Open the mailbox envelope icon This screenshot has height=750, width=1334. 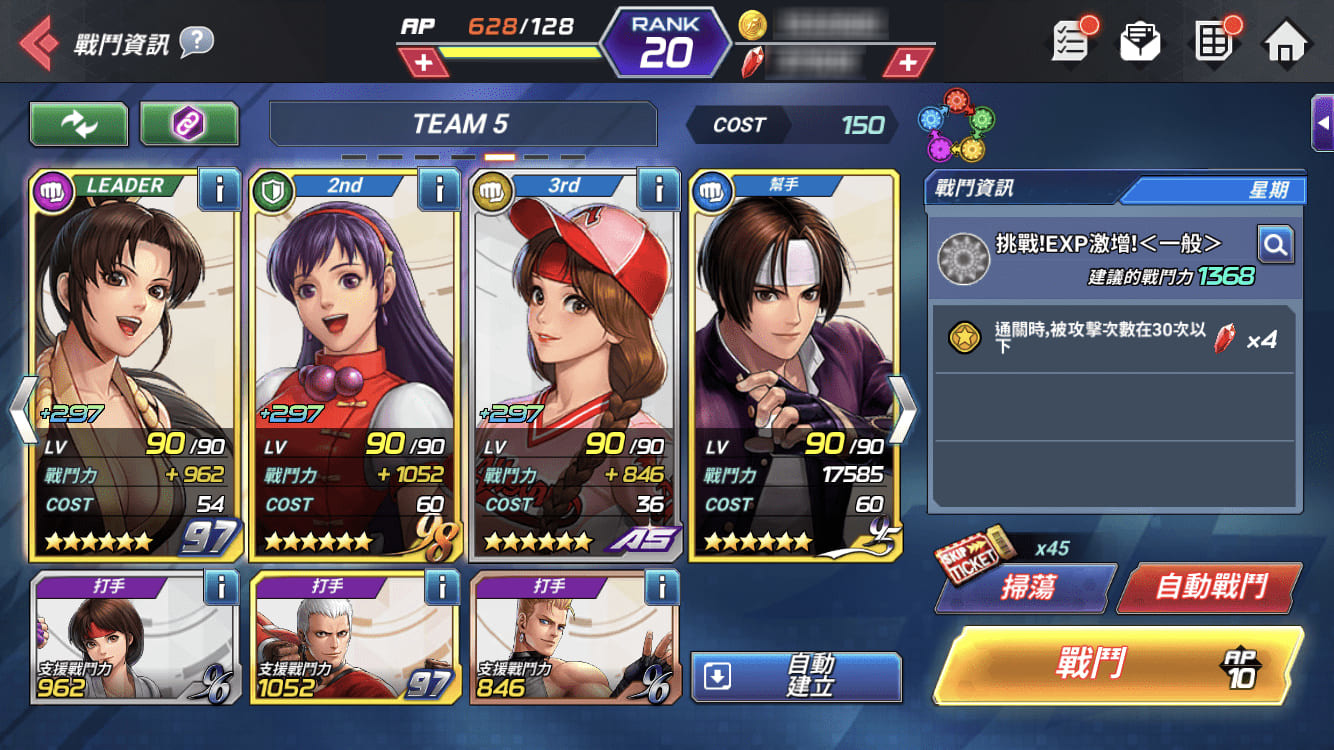click(x=1140, y=42)
